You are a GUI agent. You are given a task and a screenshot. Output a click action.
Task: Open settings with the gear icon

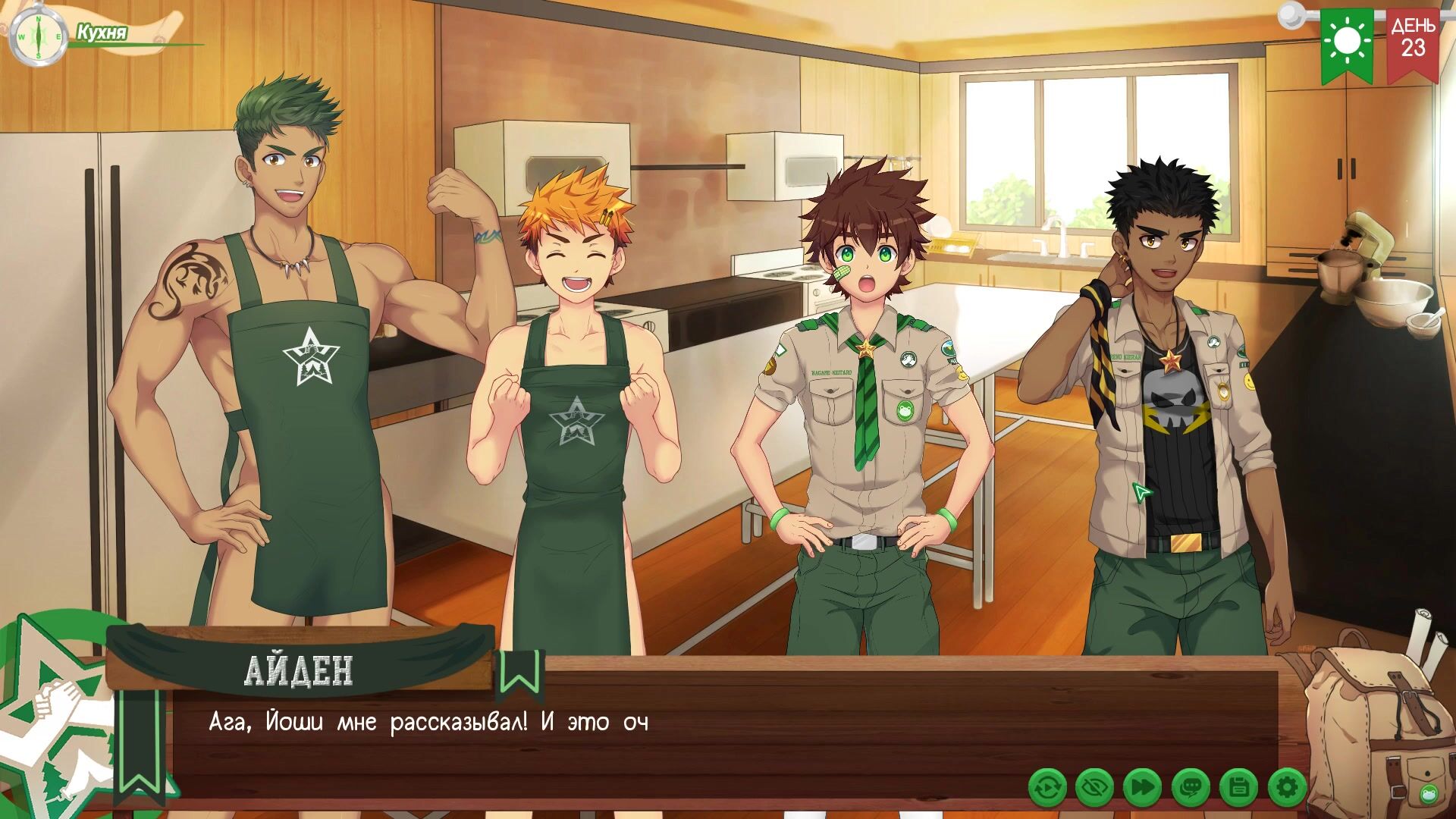click(x=1286, y=789)
